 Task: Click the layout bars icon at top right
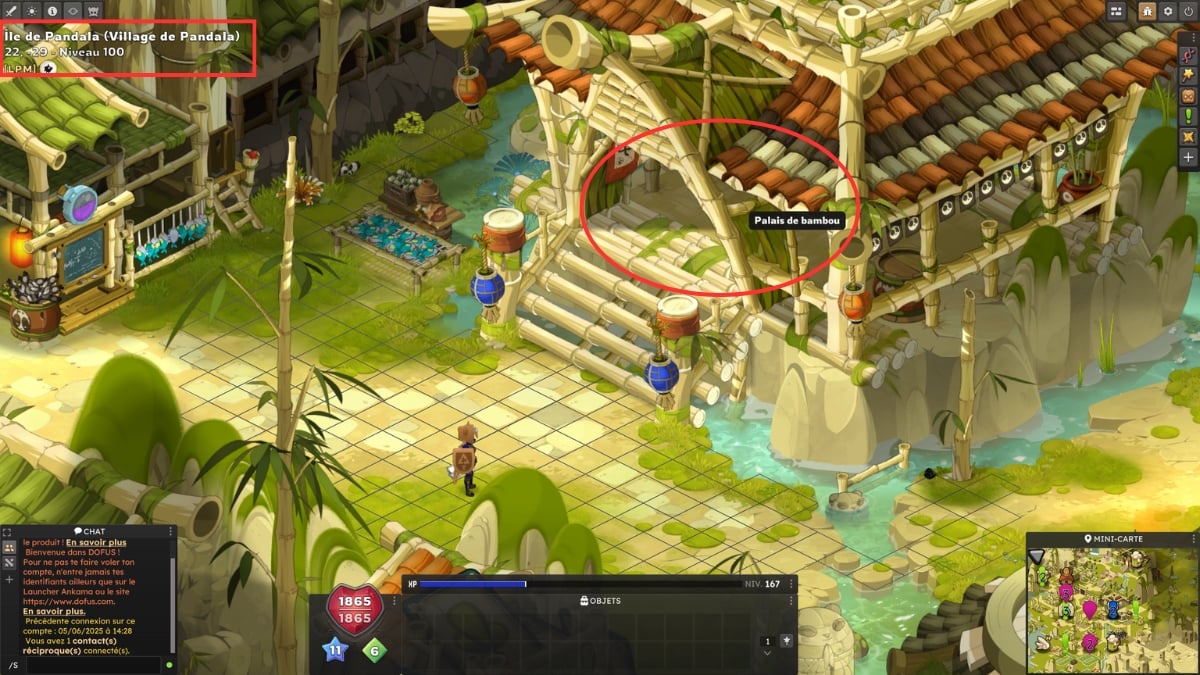[x=1118, y=11]
